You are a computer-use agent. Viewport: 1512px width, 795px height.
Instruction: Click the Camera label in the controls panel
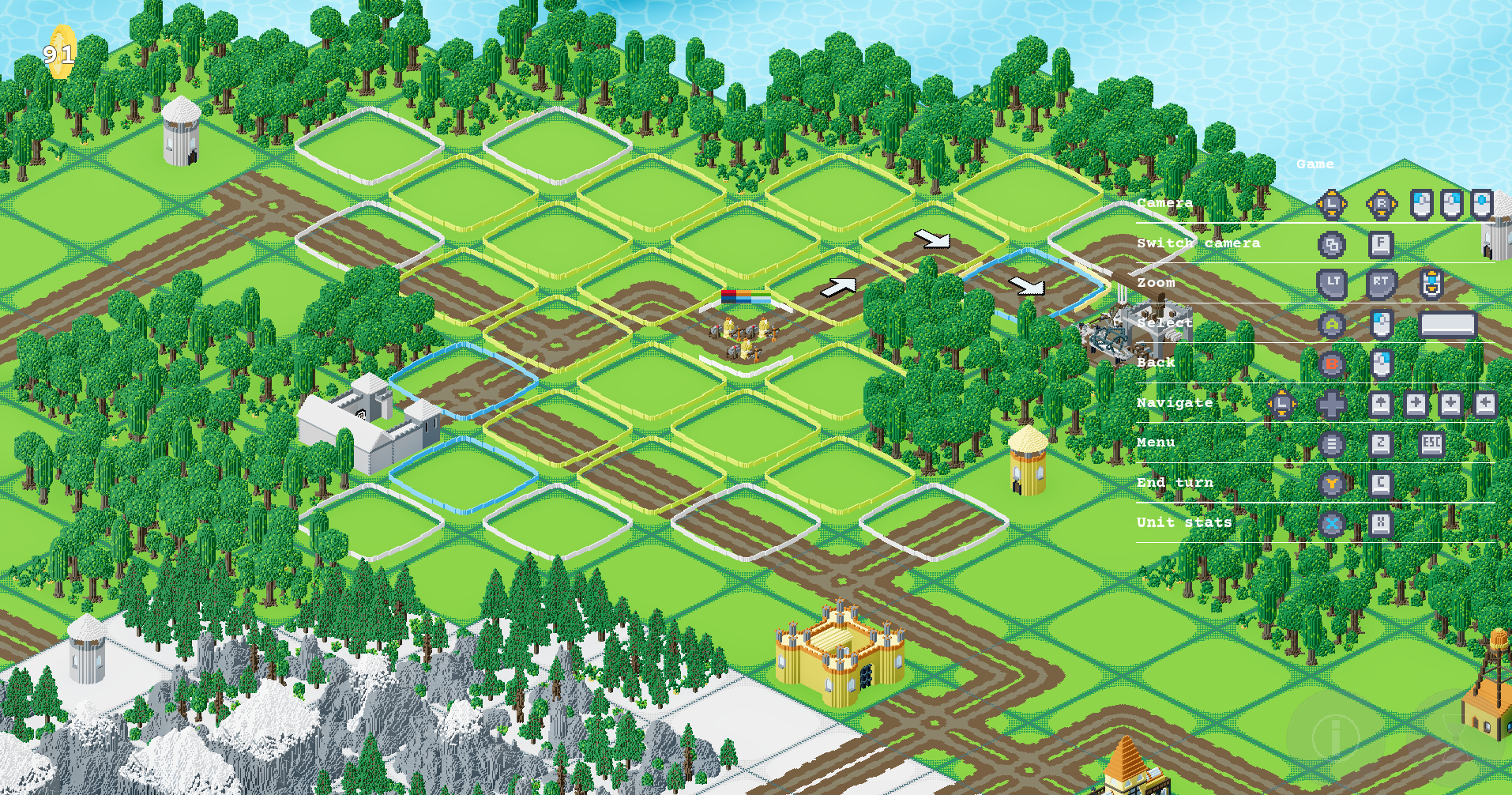[x=1164, y=202]
